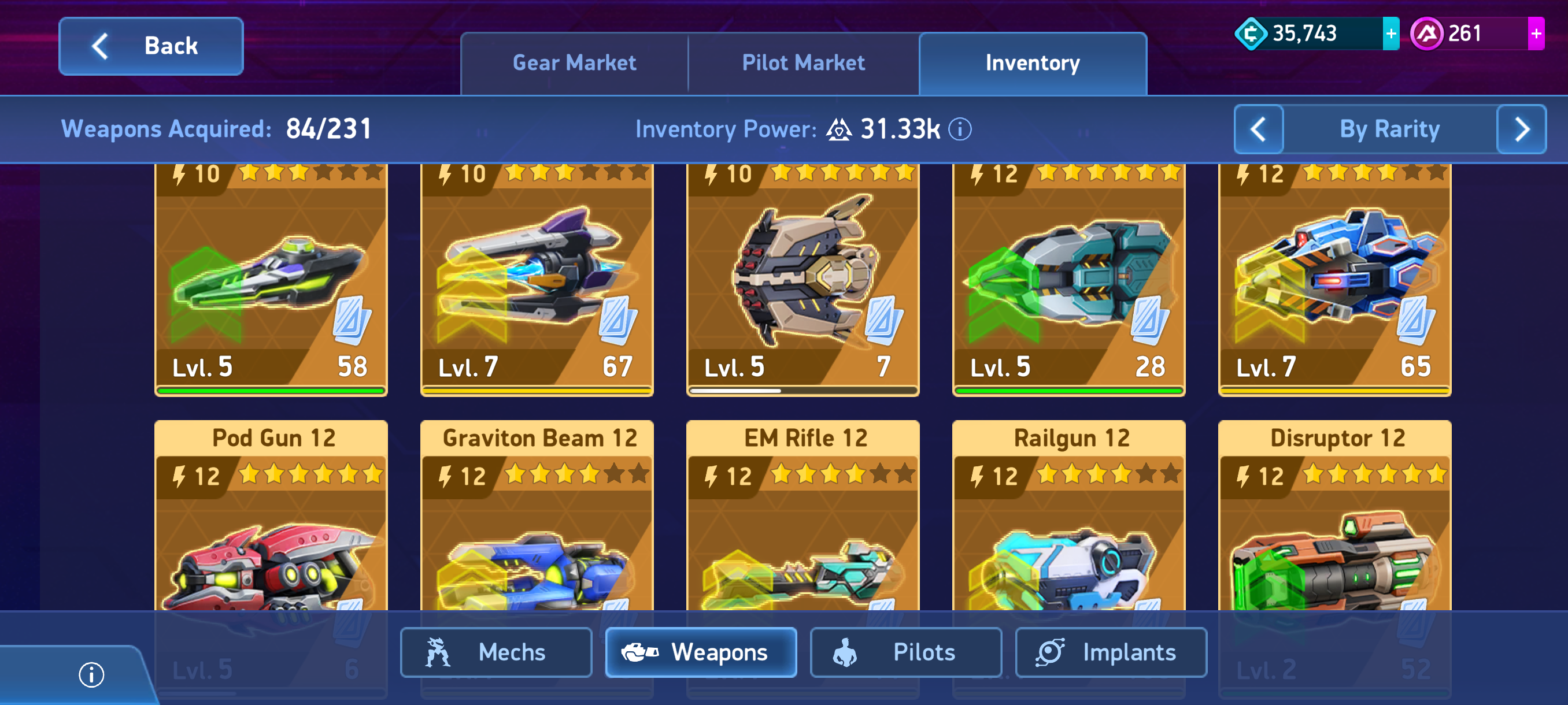Add more credits with the cyan plus
Screen dimensions: 1568x705
click(x=1391, y=34)
